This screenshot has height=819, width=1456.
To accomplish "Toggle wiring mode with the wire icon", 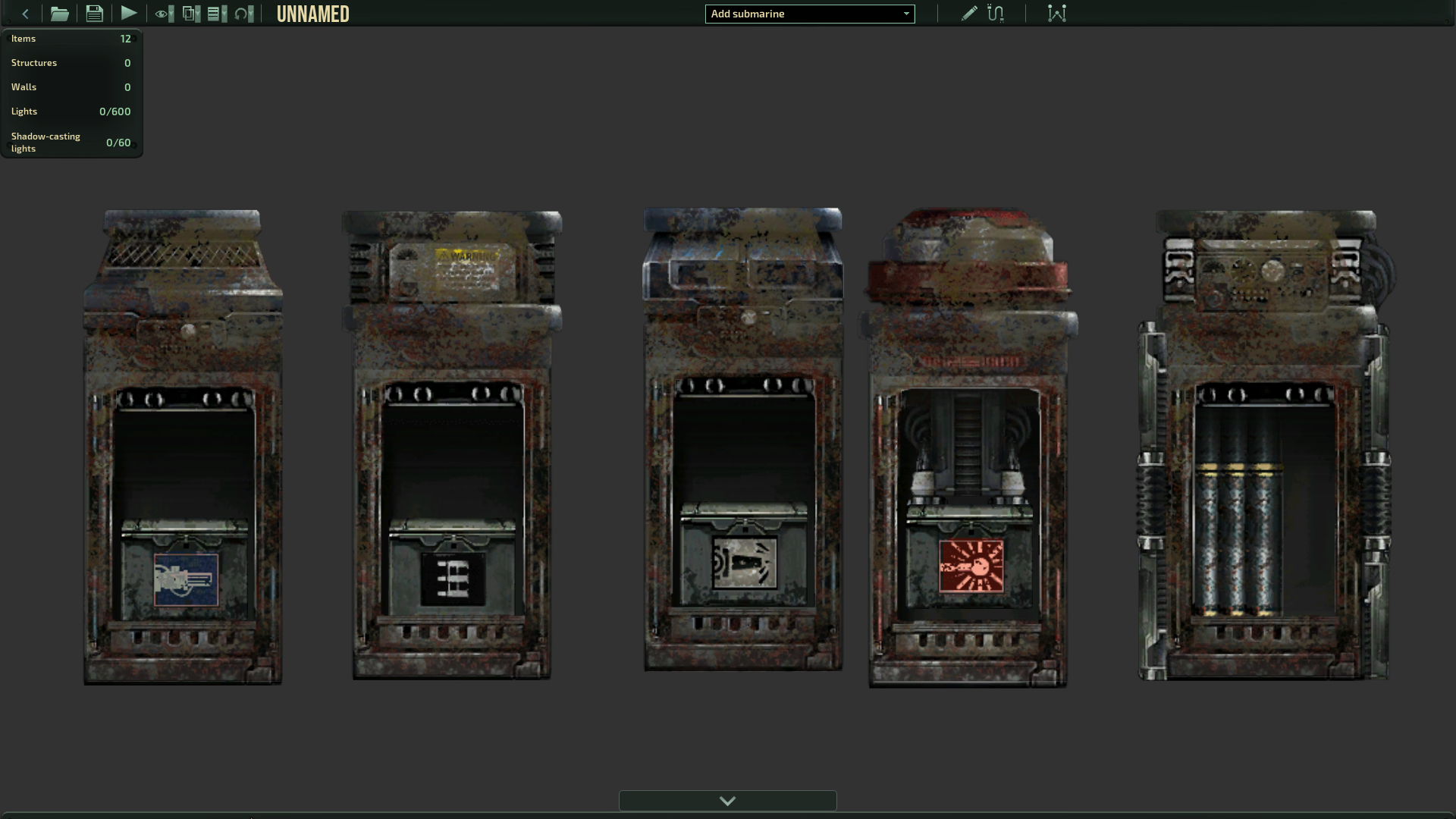I will tap(996, 13).
